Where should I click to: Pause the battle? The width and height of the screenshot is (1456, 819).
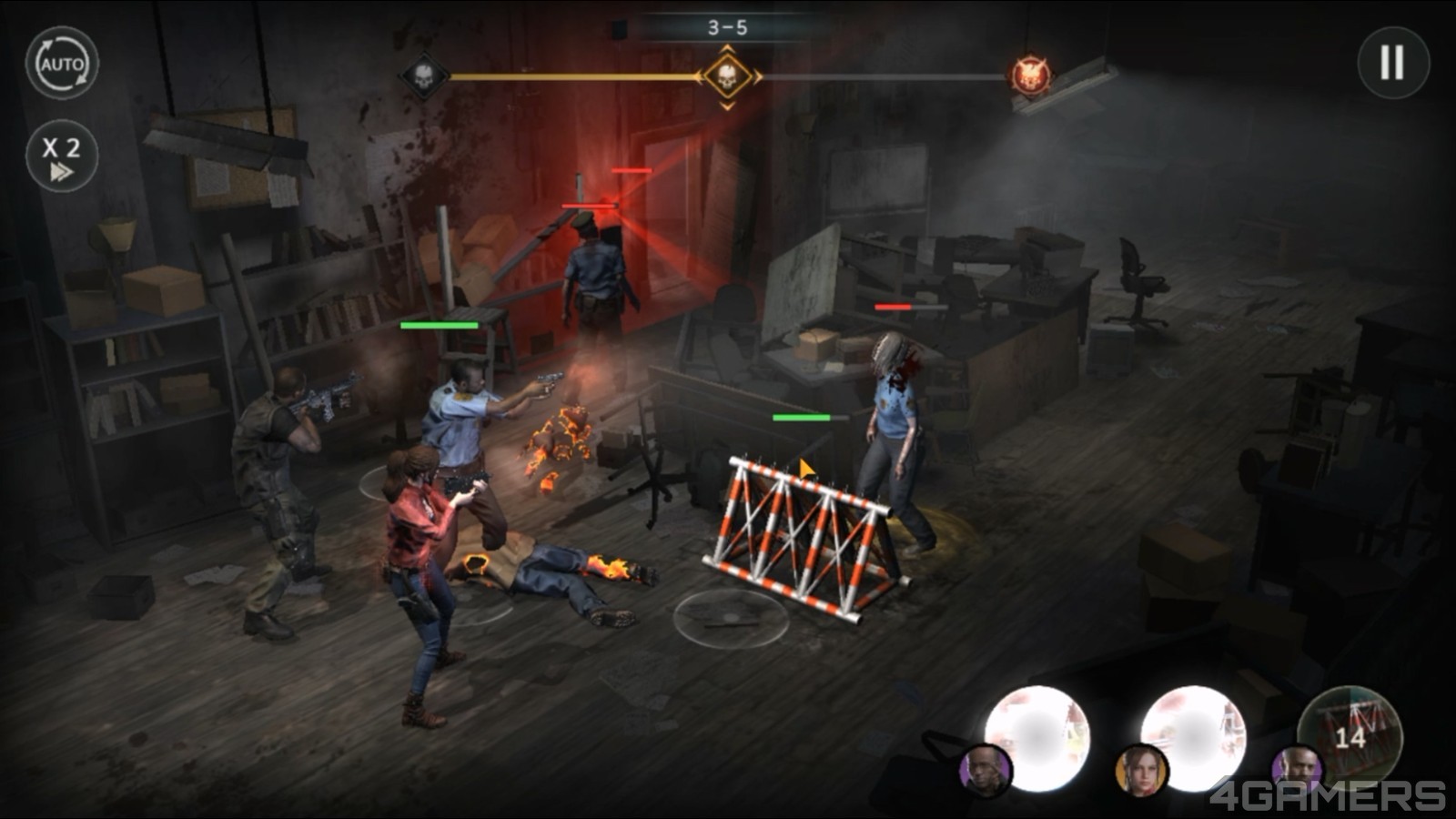coord(1392,63)
